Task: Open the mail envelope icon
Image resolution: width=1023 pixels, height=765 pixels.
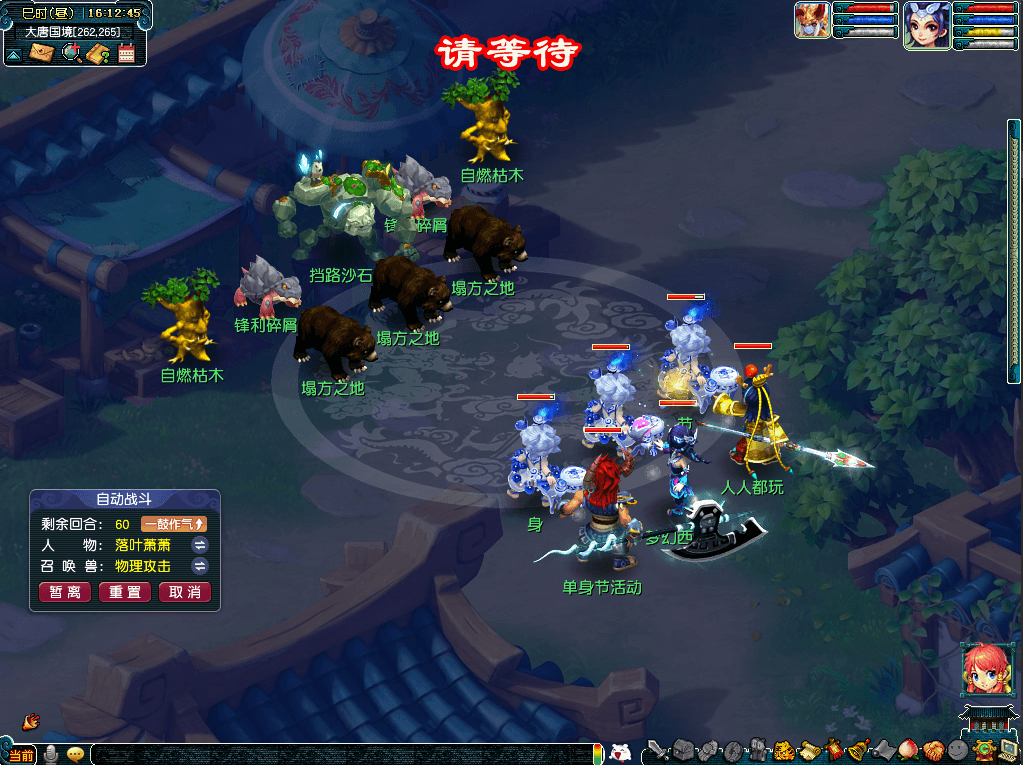Action: 41,53
